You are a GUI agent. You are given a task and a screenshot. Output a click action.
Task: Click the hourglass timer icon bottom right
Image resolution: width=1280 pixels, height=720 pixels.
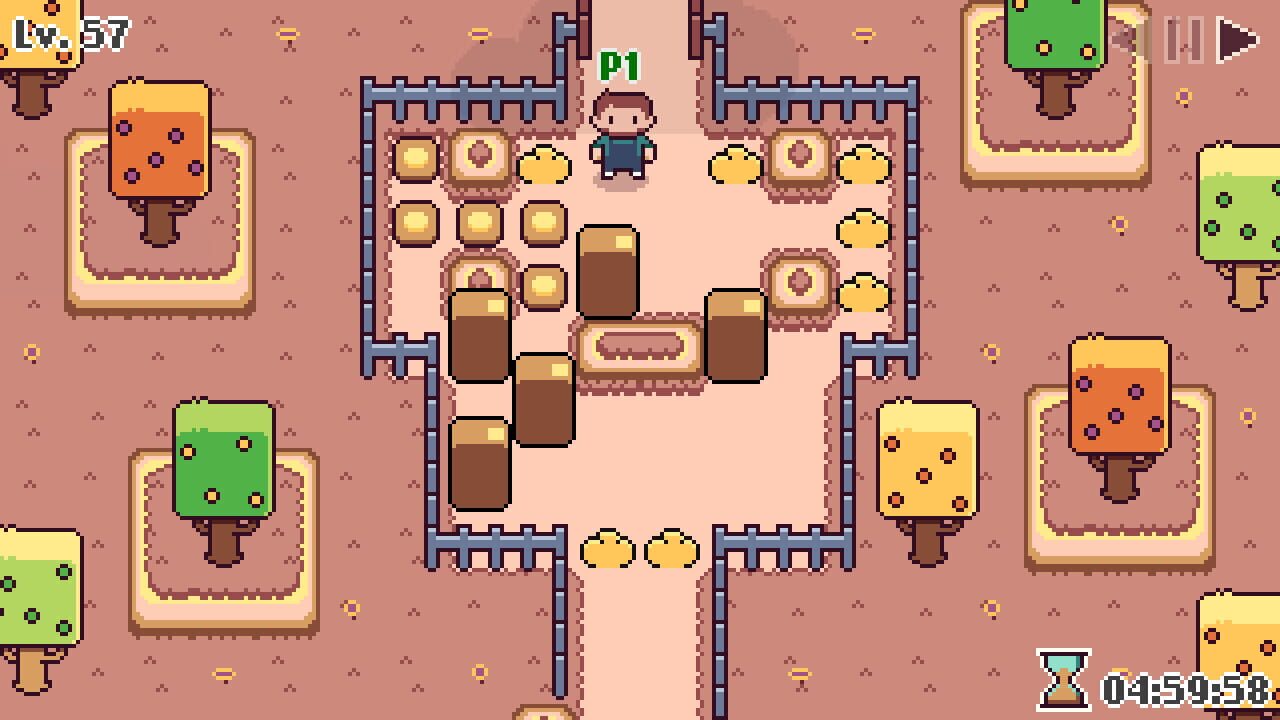(x=1064, y=682)
